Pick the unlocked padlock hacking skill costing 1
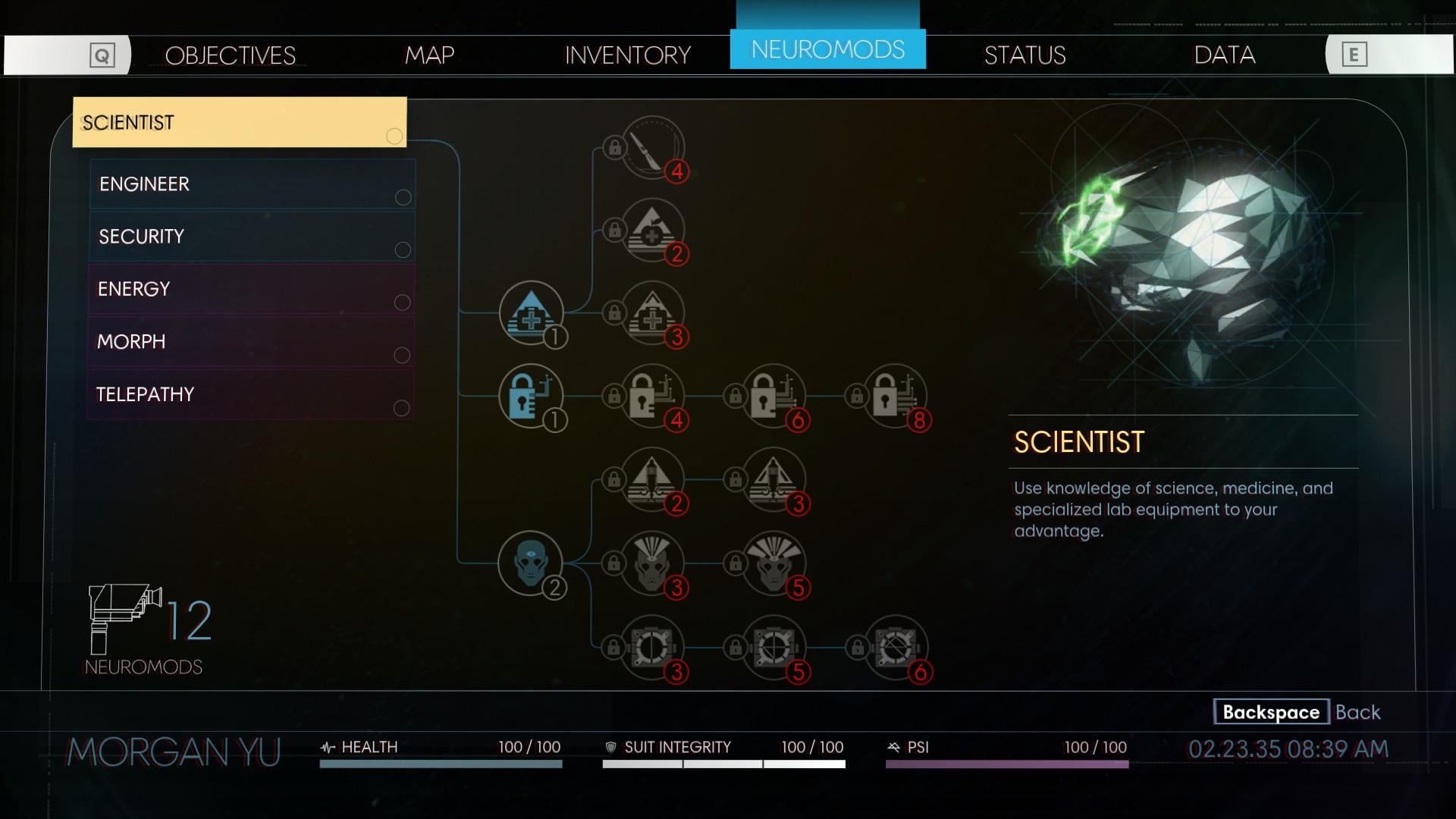The width and height of the screenshot is (1456, 819). coord(531,396)
